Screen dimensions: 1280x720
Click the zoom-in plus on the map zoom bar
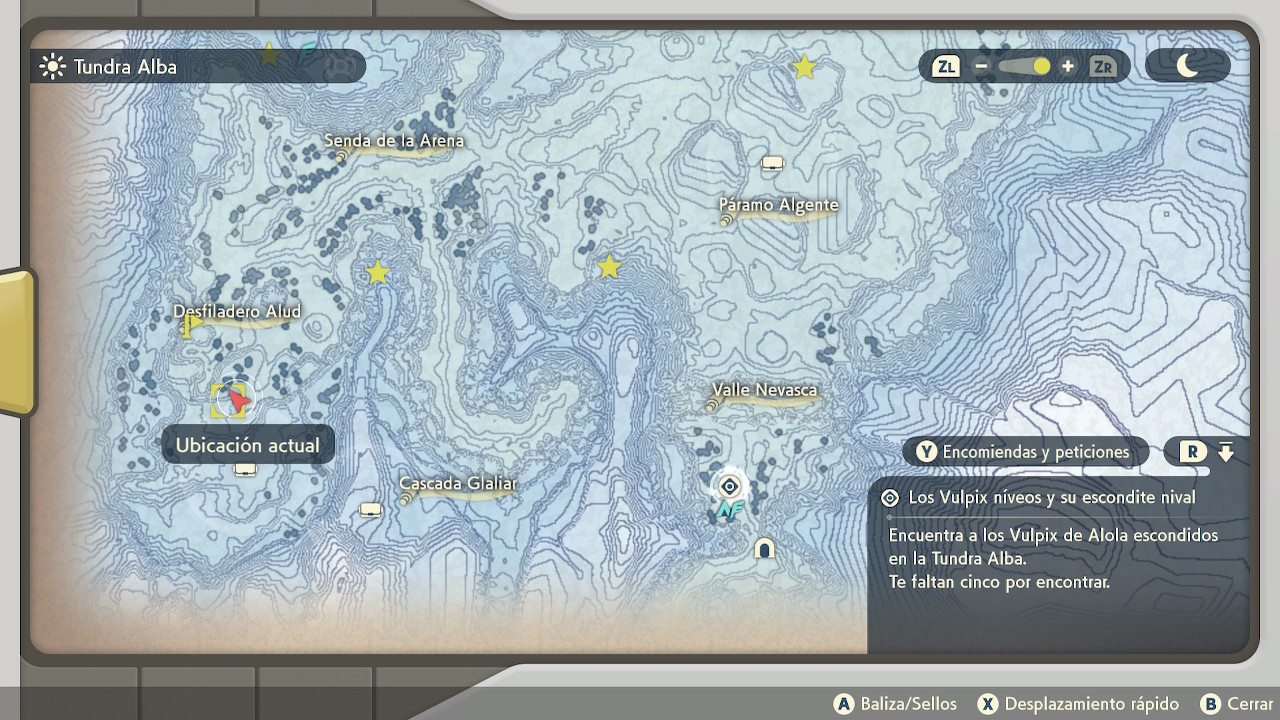[x=1068, y=67]
